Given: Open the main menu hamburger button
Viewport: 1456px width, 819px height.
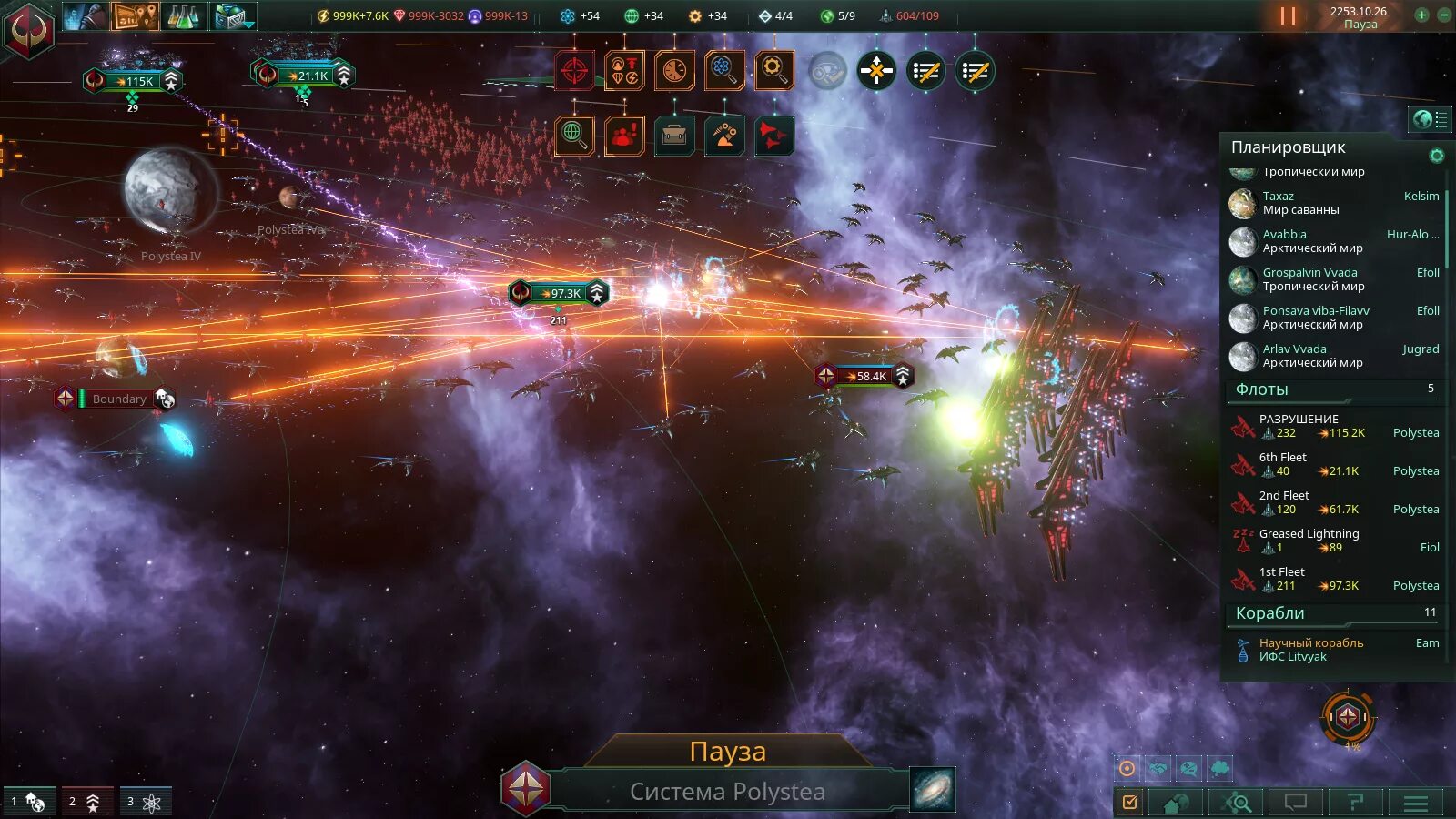Looking at the screenshot, I should (1415, 803).
